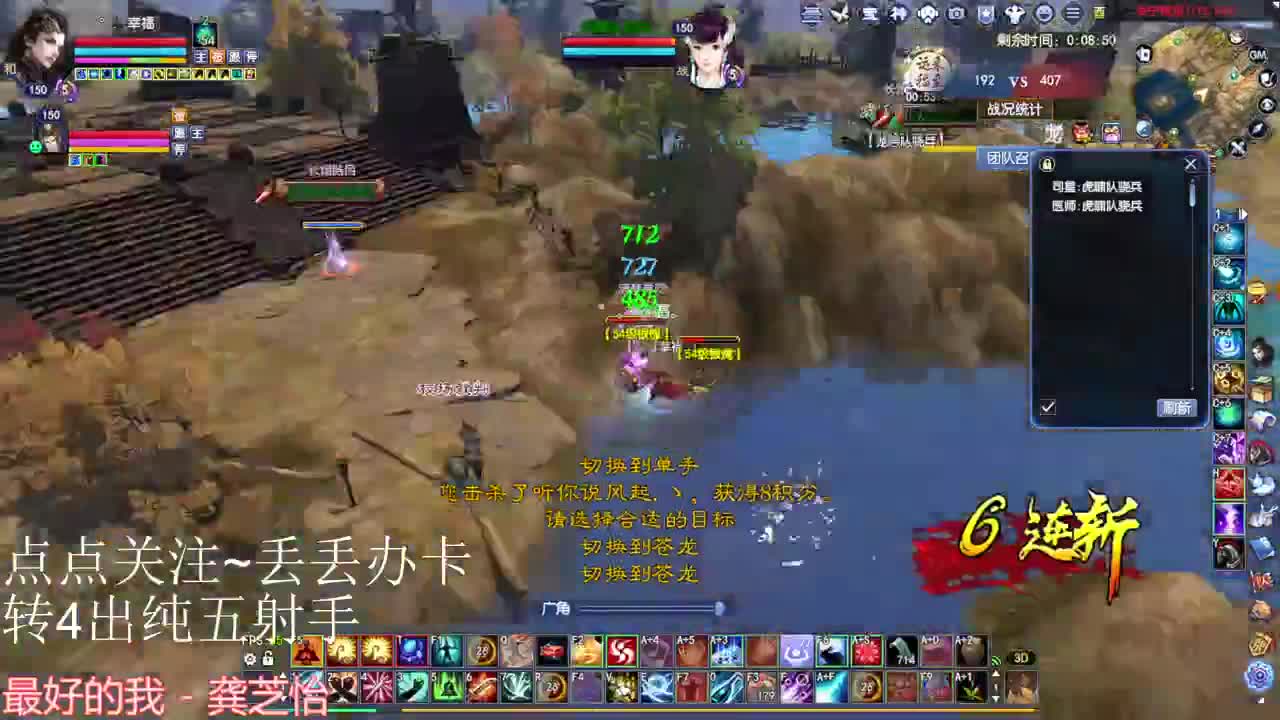The image size is (1280, 720).
Task: Open the shield emblem icon in top menu bar
Action: 986,14
